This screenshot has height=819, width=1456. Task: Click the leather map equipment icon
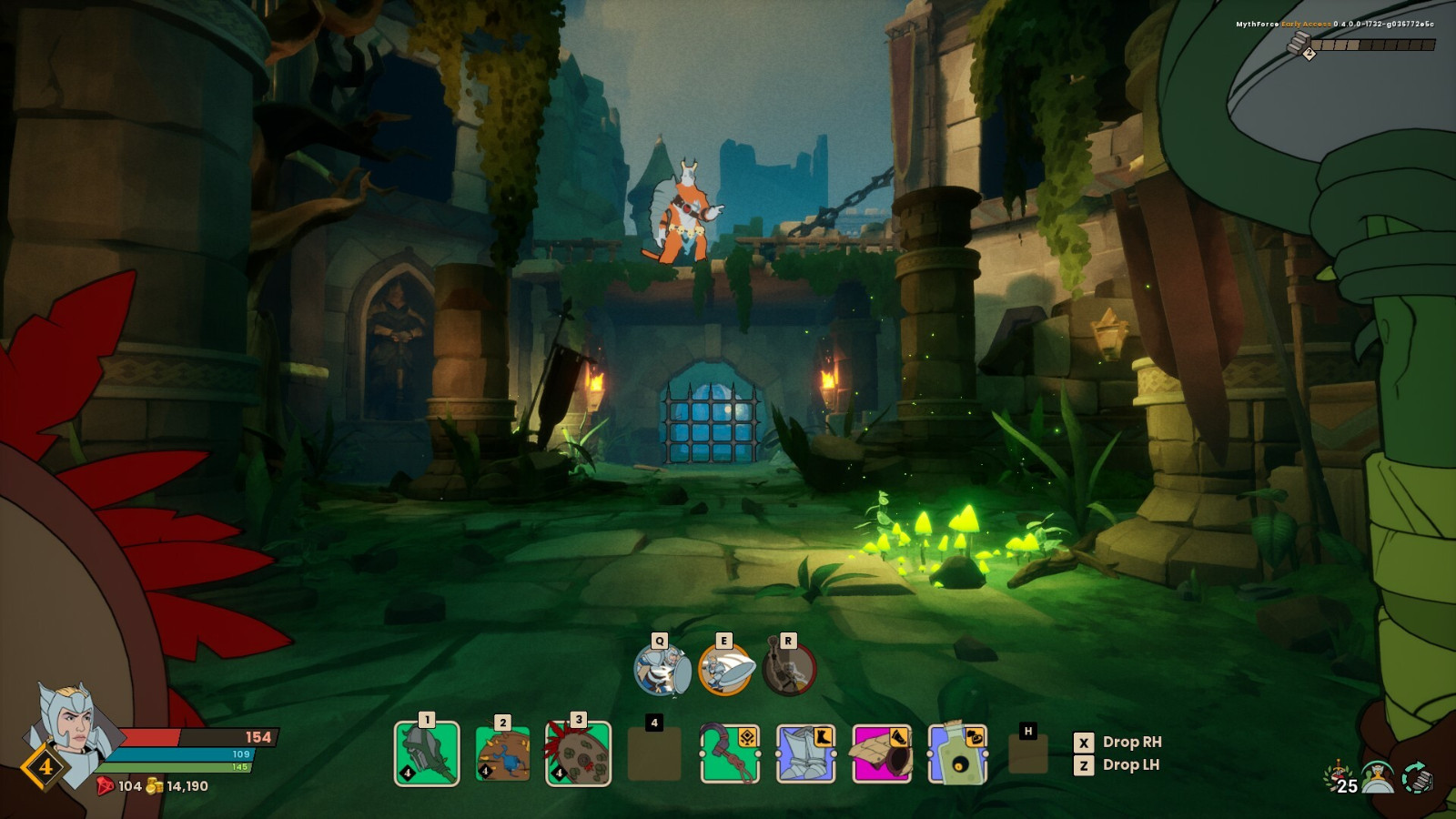point(880,753)
